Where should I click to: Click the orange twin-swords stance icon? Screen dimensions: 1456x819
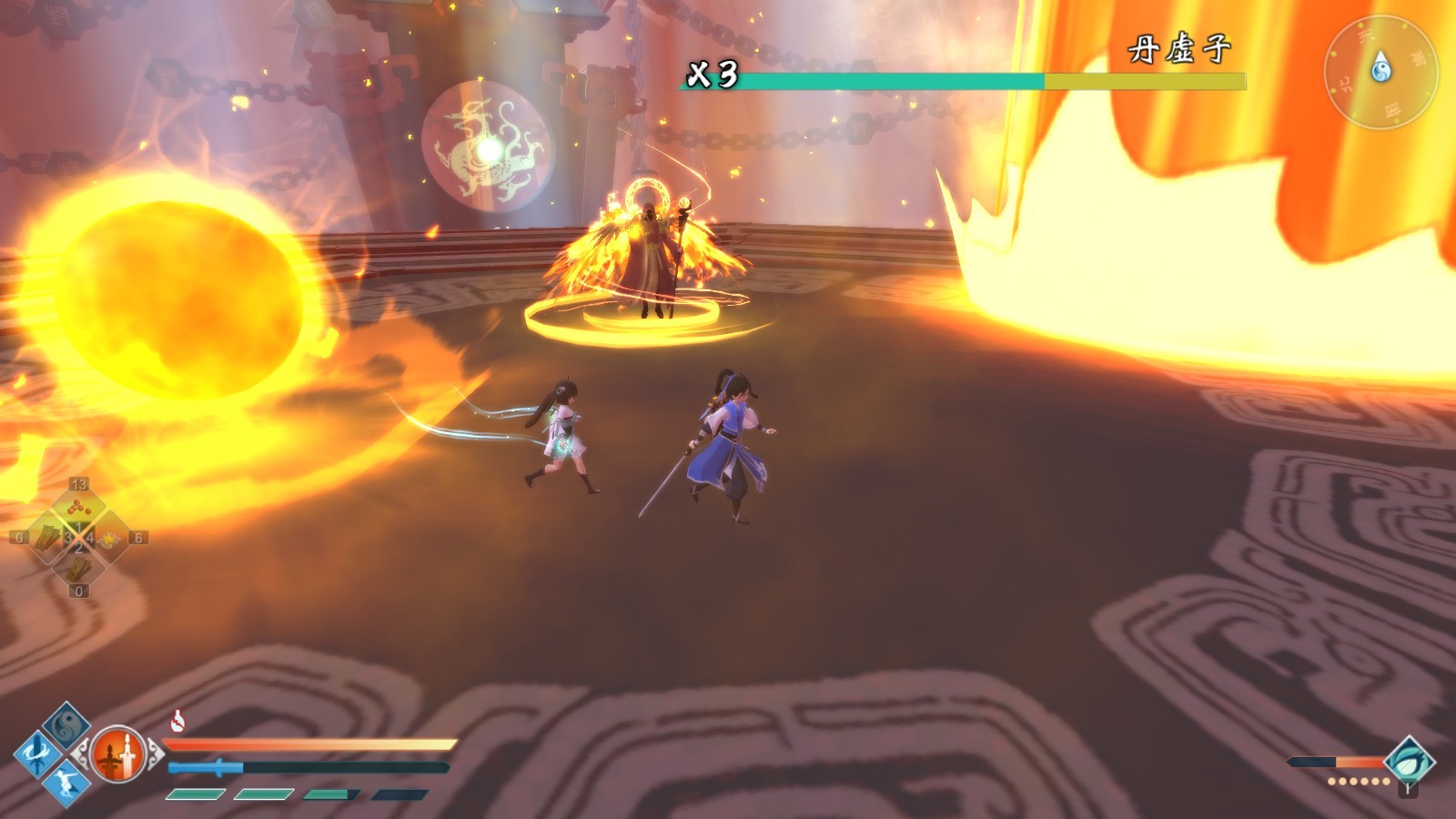[x=118, y=754]
